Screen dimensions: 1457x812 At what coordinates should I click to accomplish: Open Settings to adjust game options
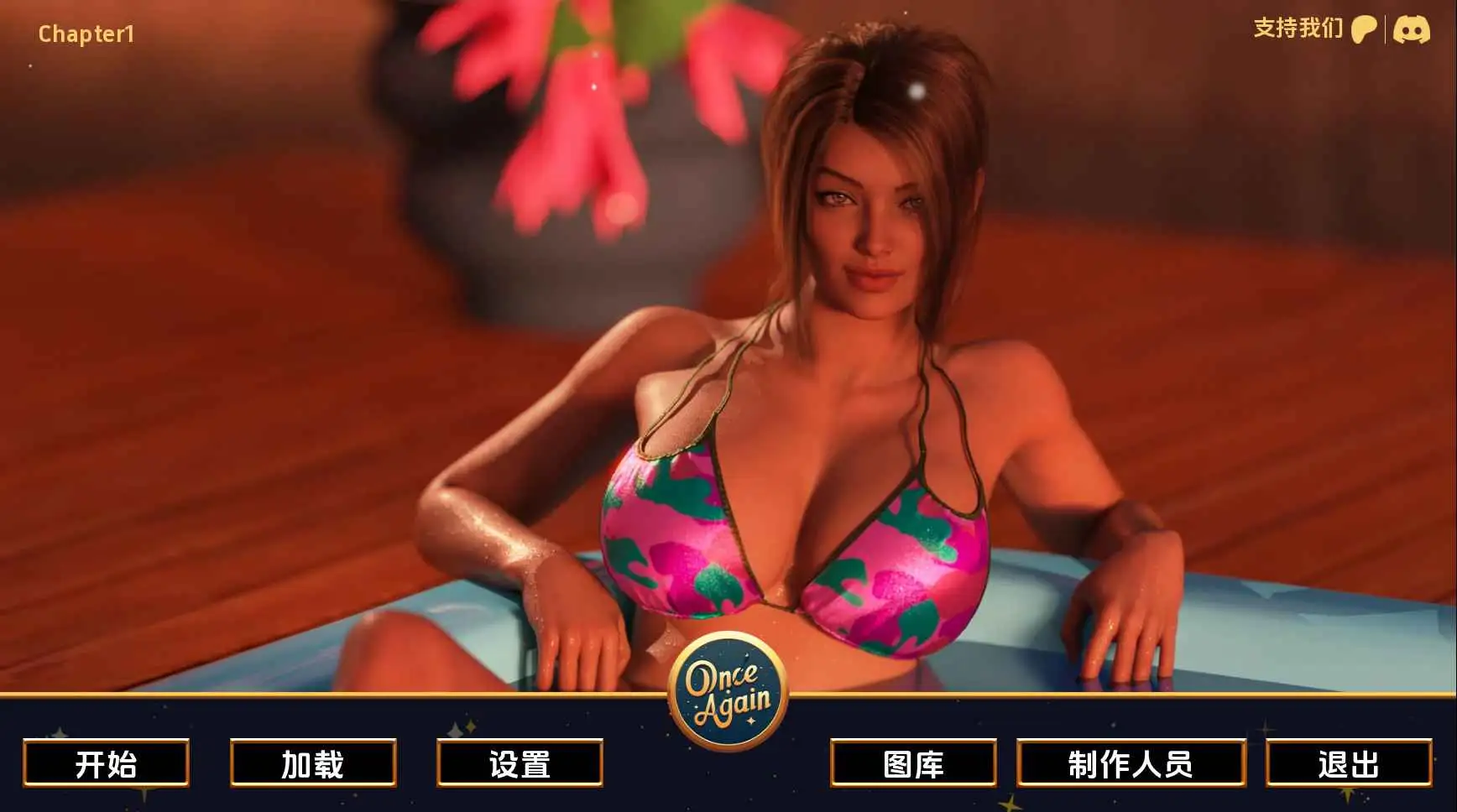518,764
